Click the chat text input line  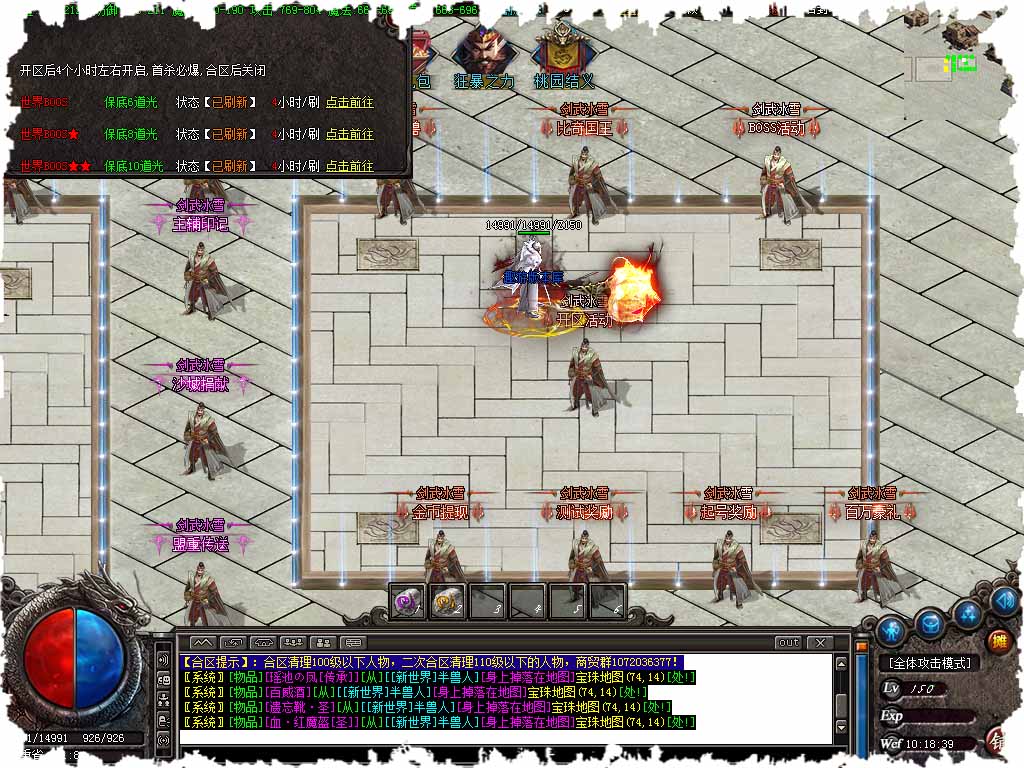[500, 738]
